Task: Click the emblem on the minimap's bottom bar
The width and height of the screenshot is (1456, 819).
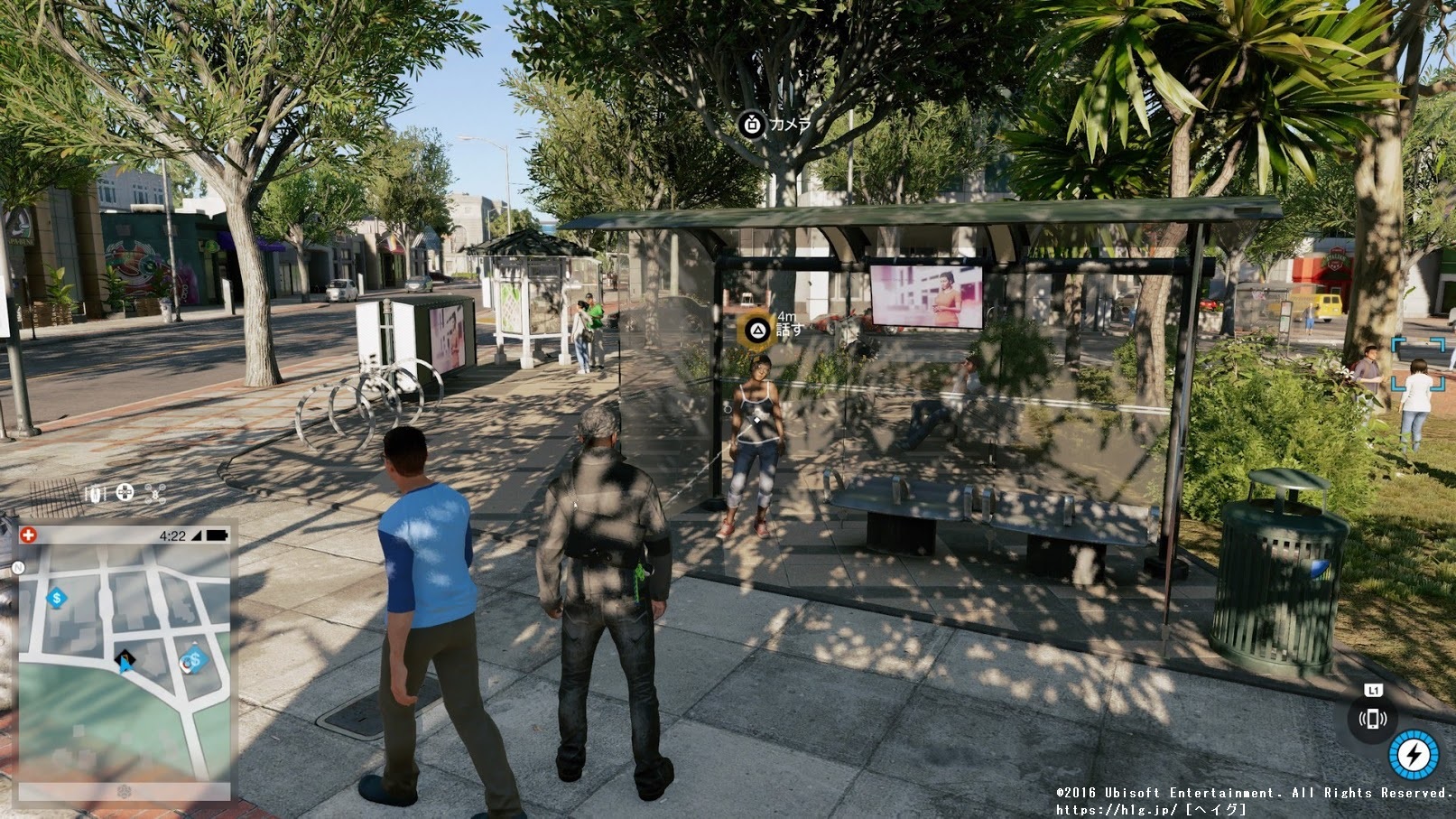Action: click(125, 792)
